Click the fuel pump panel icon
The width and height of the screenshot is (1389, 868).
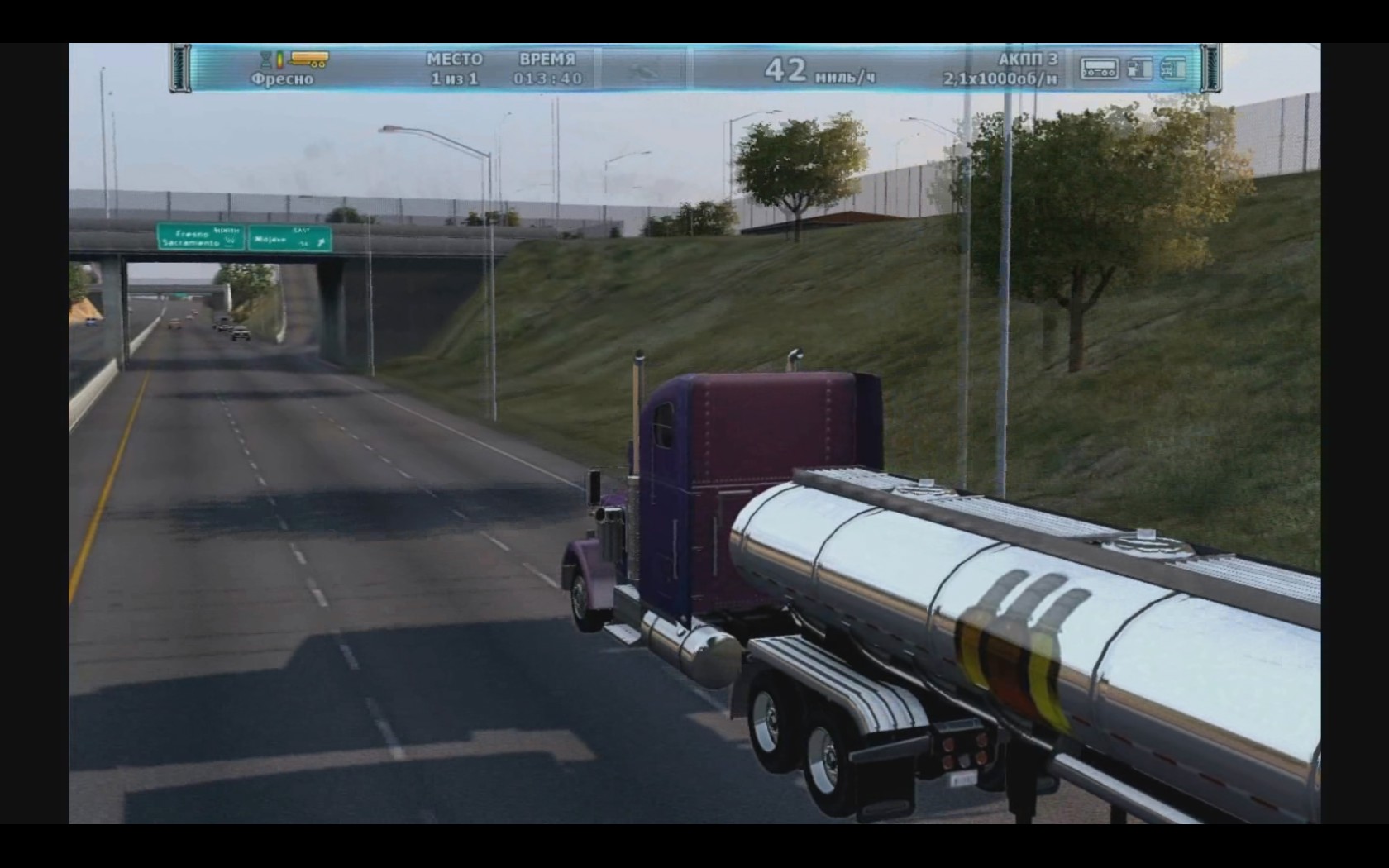(1139, 69)
